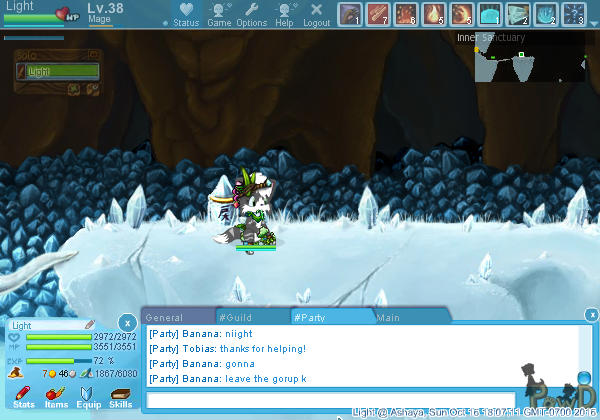This screenshot has width=600, height=420.
Task: Switch to the General chat tab
Action: tap(177, 317)
